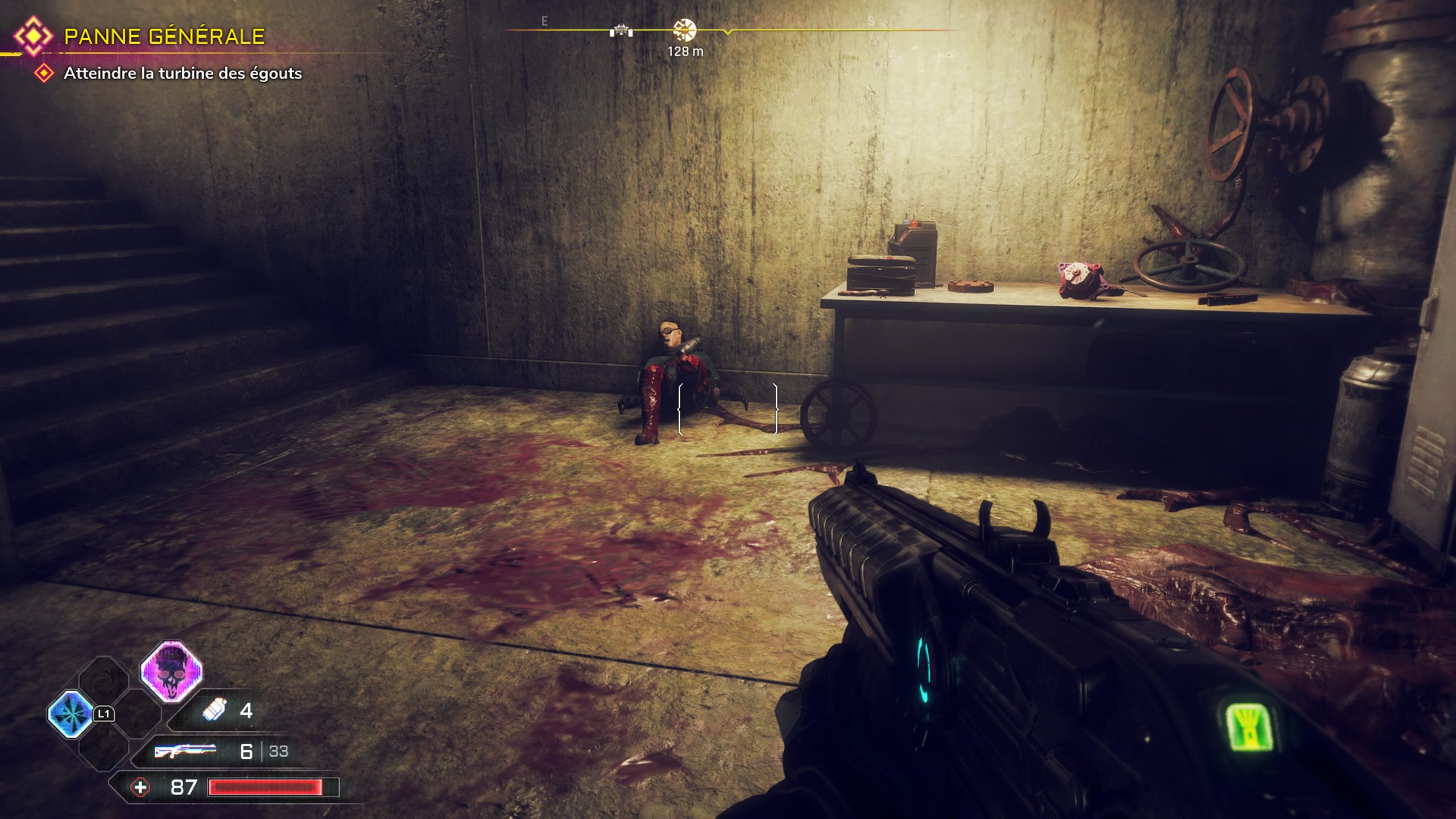
Task: Click the red health cross icon
Action: (x=140, y=788)
